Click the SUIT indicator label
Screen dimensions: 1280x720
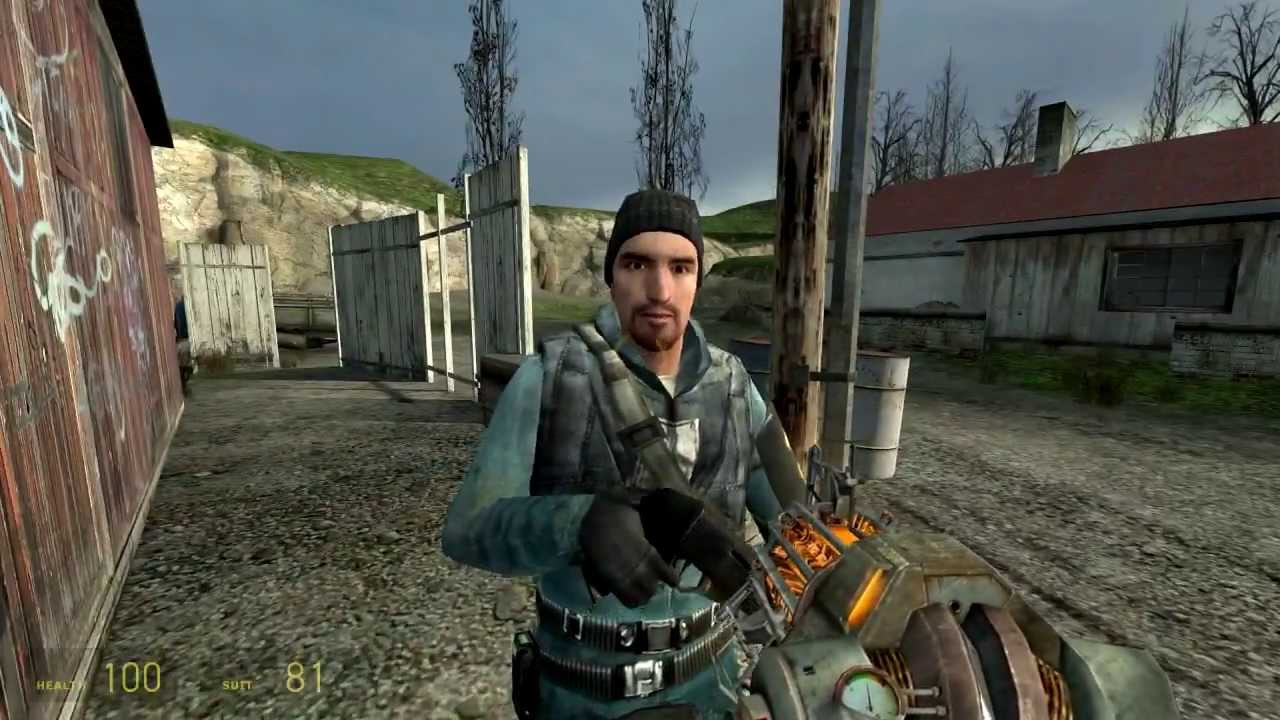(x=238, y=687)
